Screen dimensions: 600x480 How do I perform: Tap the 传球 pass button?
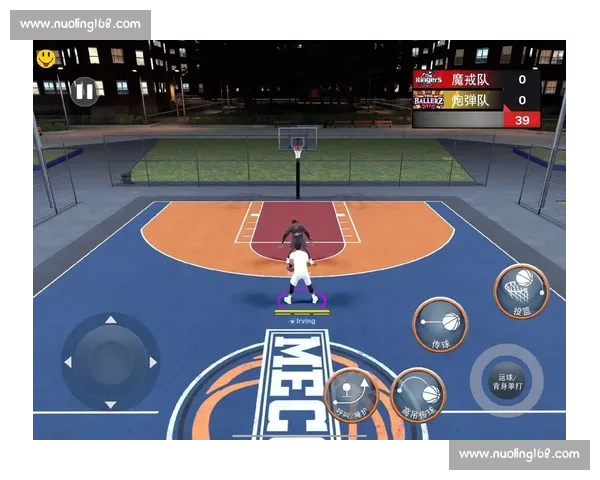(441, 324)
